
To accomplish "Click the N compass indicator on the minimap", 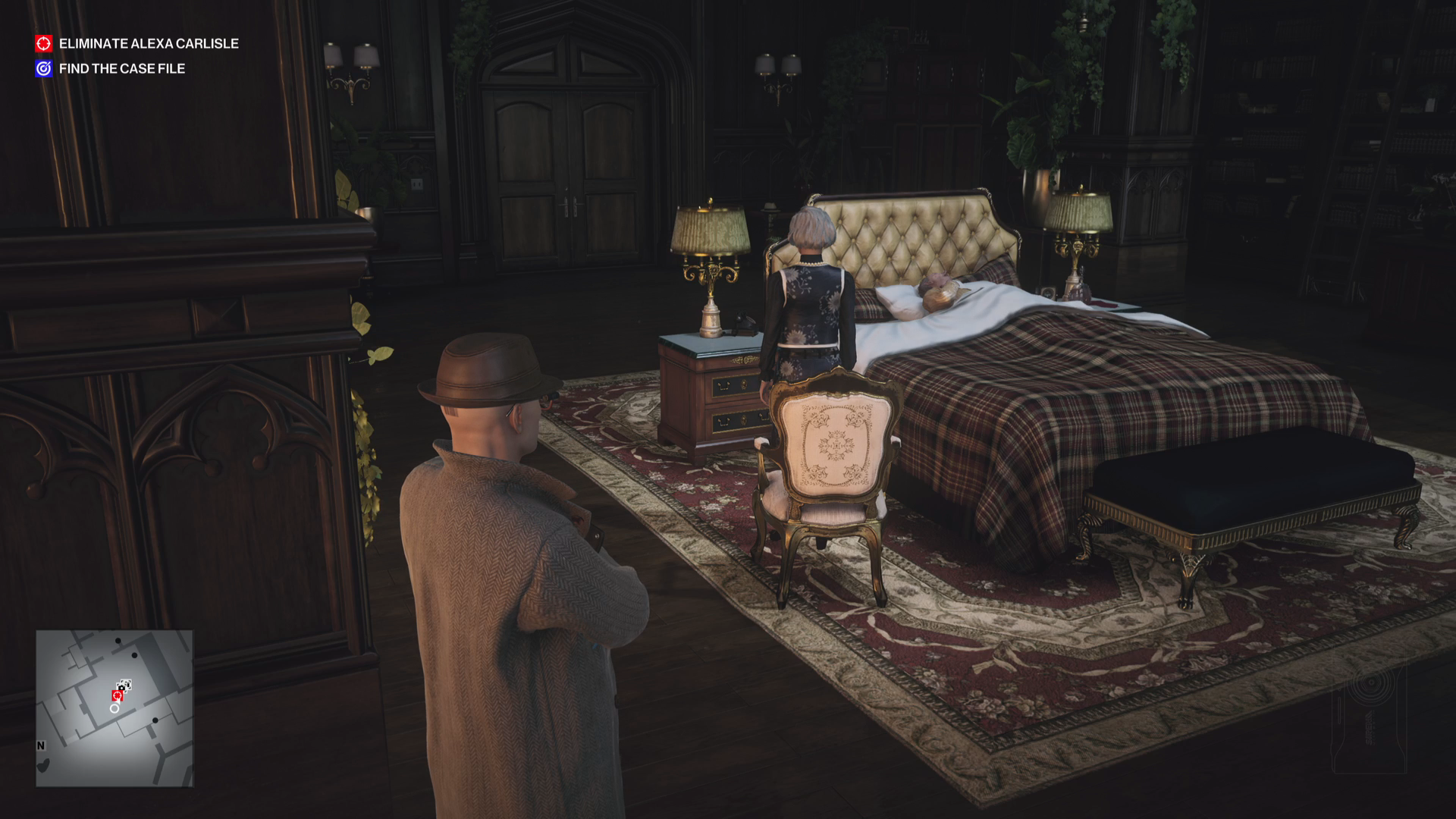I will 40,745.
